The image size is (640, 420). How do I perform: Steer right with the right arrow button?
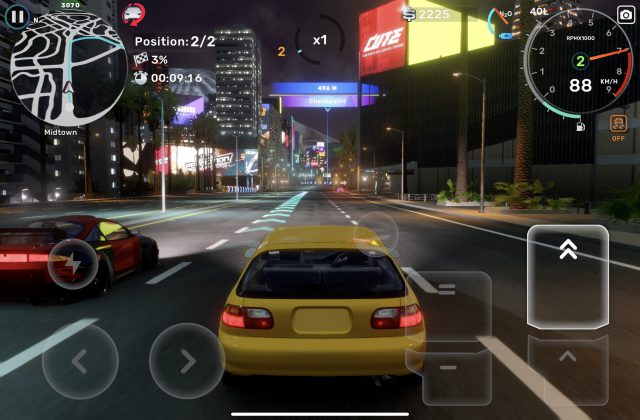tap(186, 360)
